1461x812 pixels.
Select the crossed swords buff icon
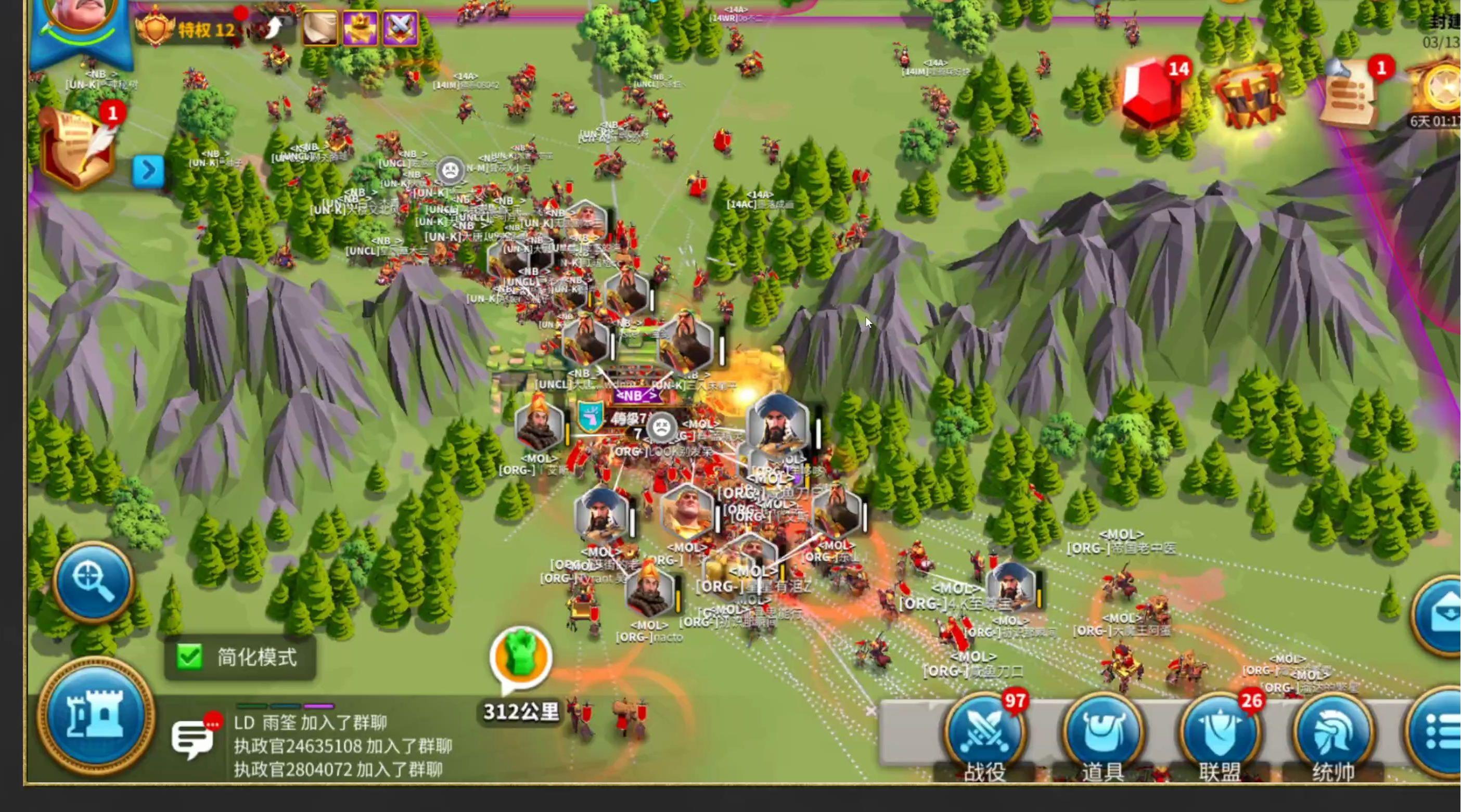point(401,27)
